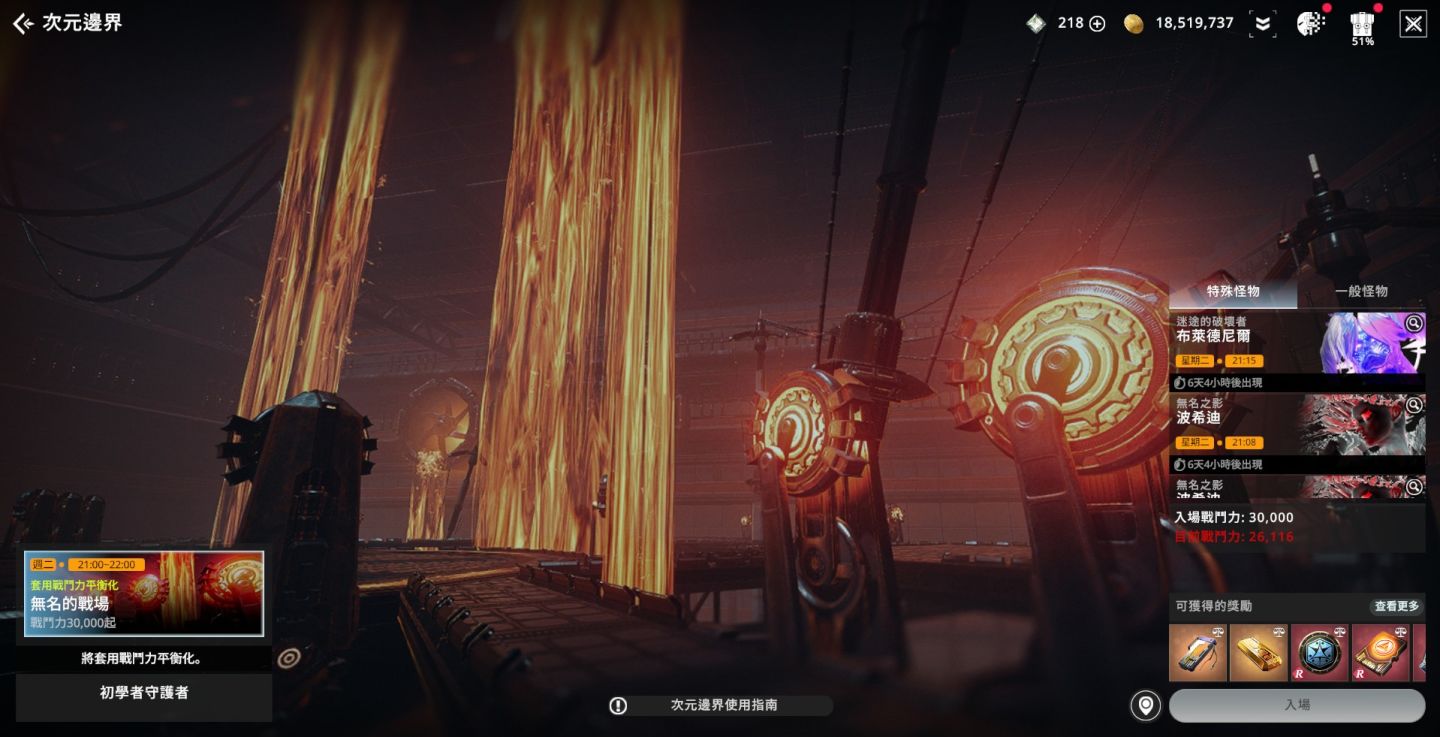
Task: Choose the 初學者守護者 entry
Action: [x=144, y=693]
